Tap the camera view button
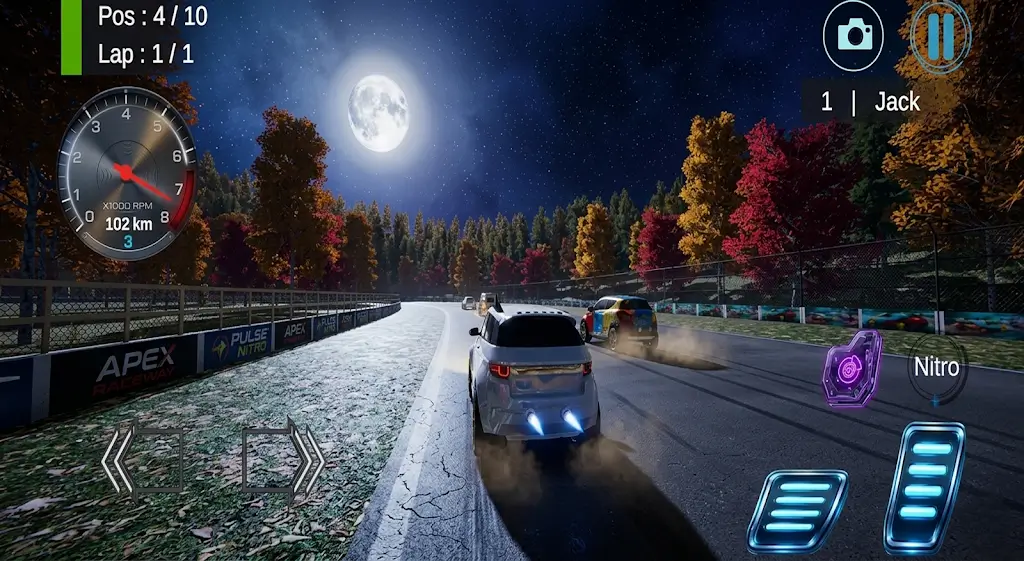1024x561 pixels. pyautogui.click(x=853, y=36)
